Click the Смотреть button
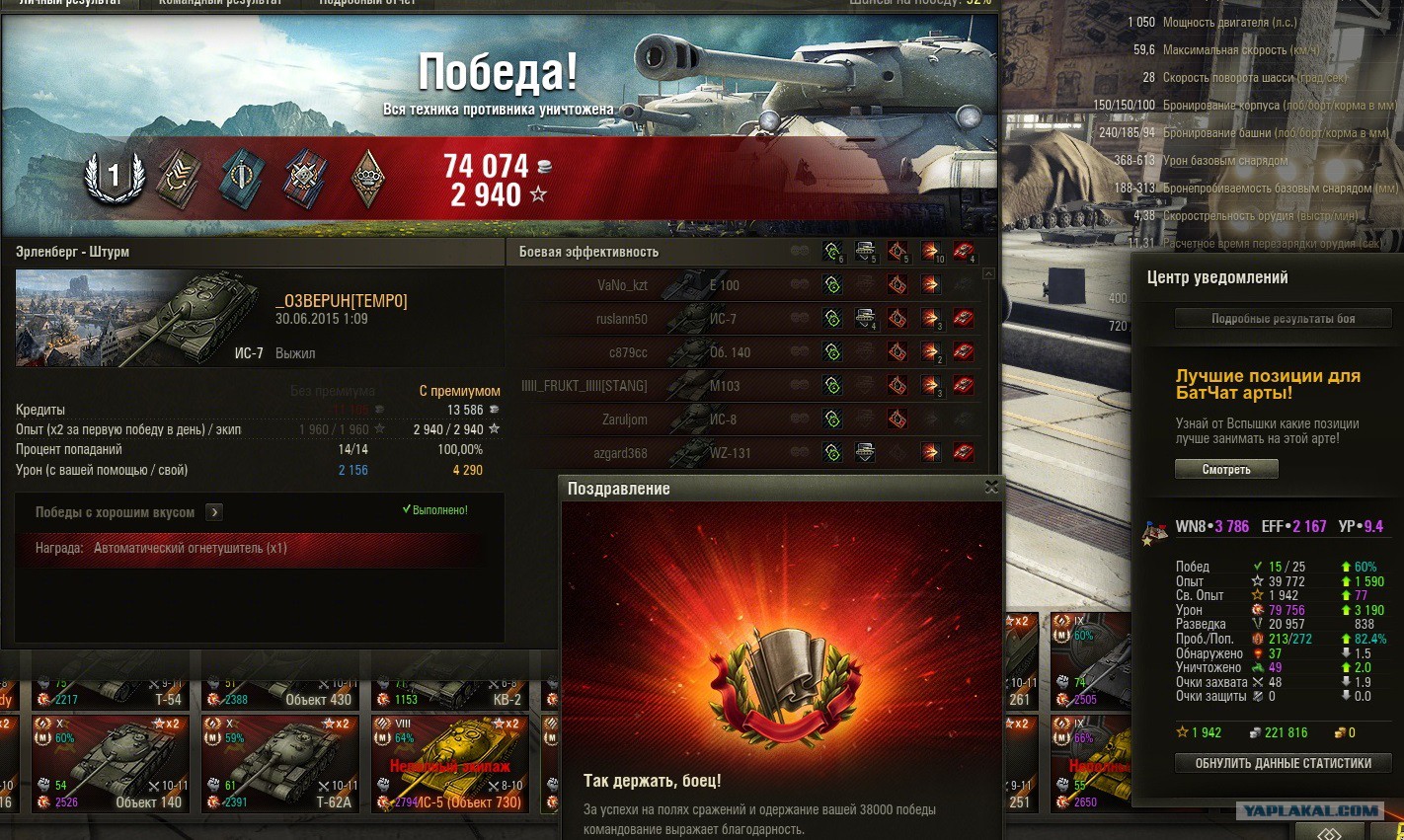1404x840 pixels. 1226,470
